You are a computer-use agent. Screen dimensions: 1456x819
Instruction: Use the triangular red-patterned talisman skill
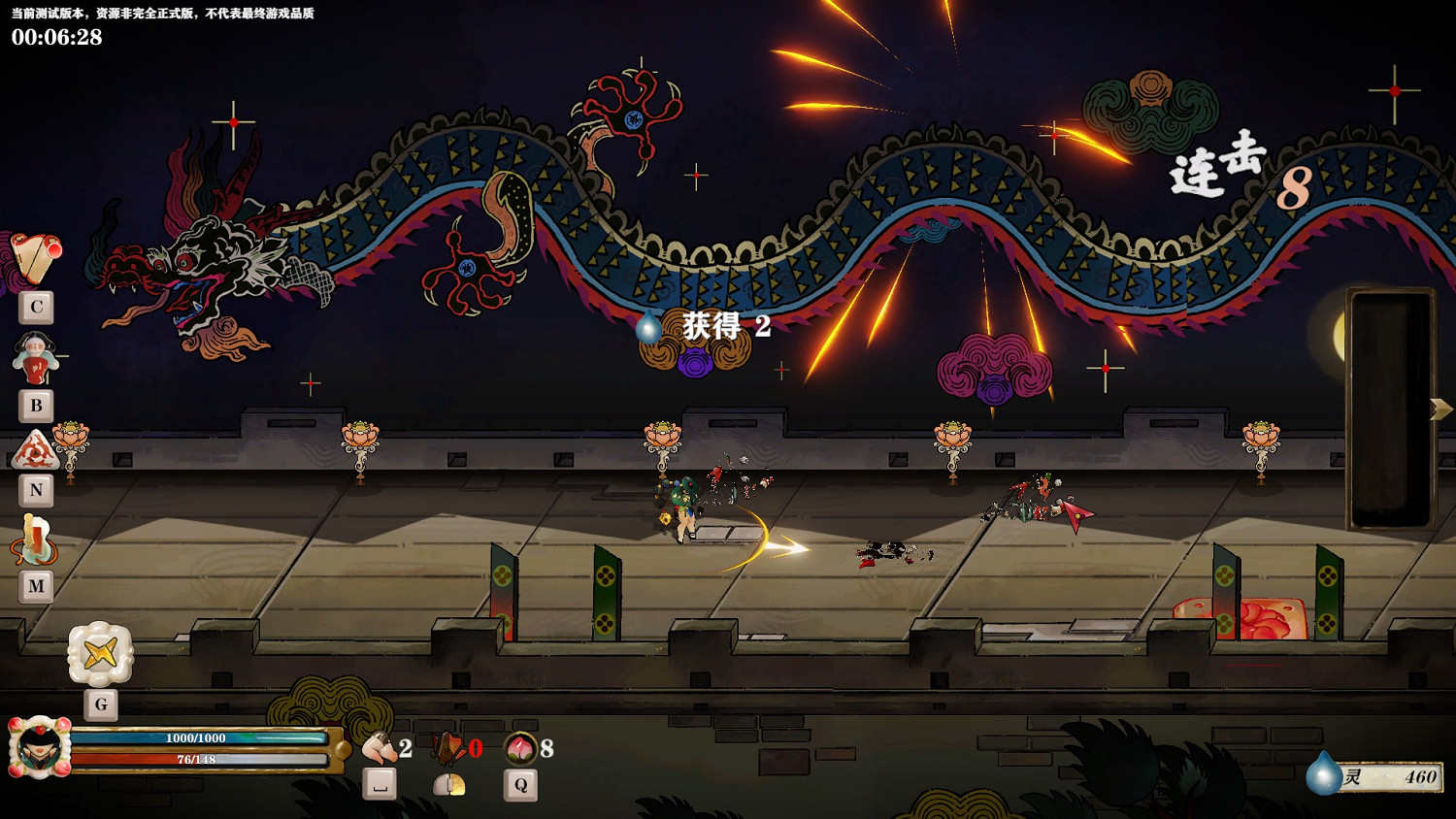click(x=36, y=451)
